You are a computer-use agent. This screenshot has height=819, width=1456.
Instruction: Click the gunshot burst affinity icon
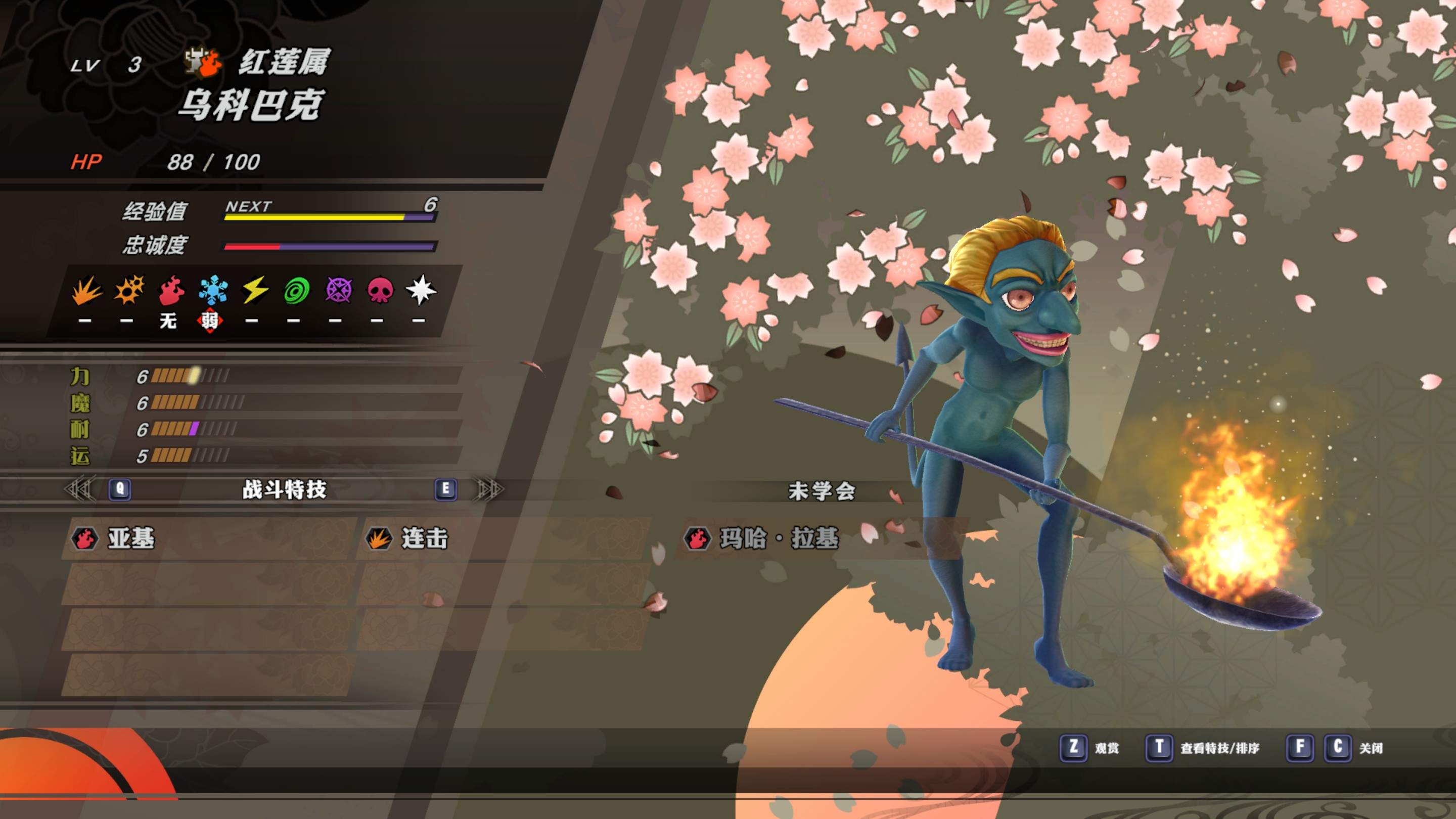[x=129, y=291]
